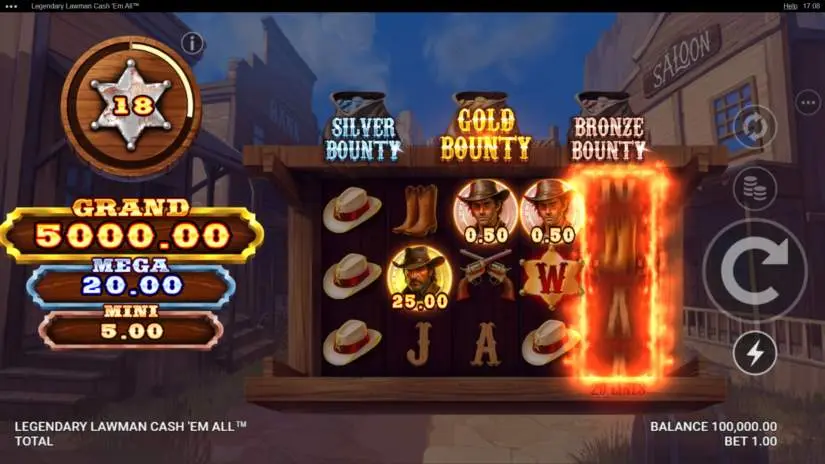
Task: Open the Help link in the top bar
Action: click(x=790, y=6)
